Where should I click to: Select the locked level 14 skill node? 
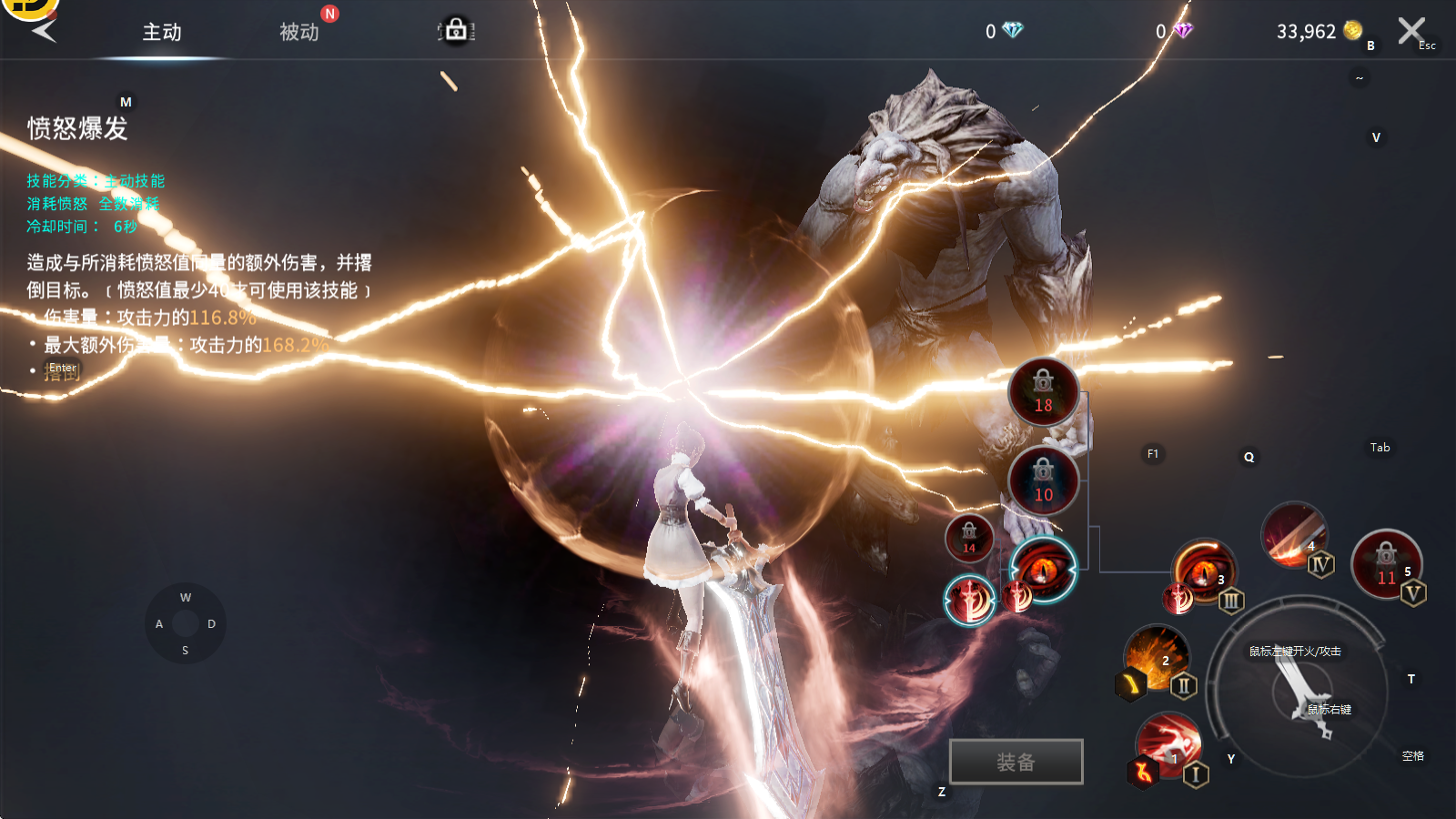[x=969, y=537]
